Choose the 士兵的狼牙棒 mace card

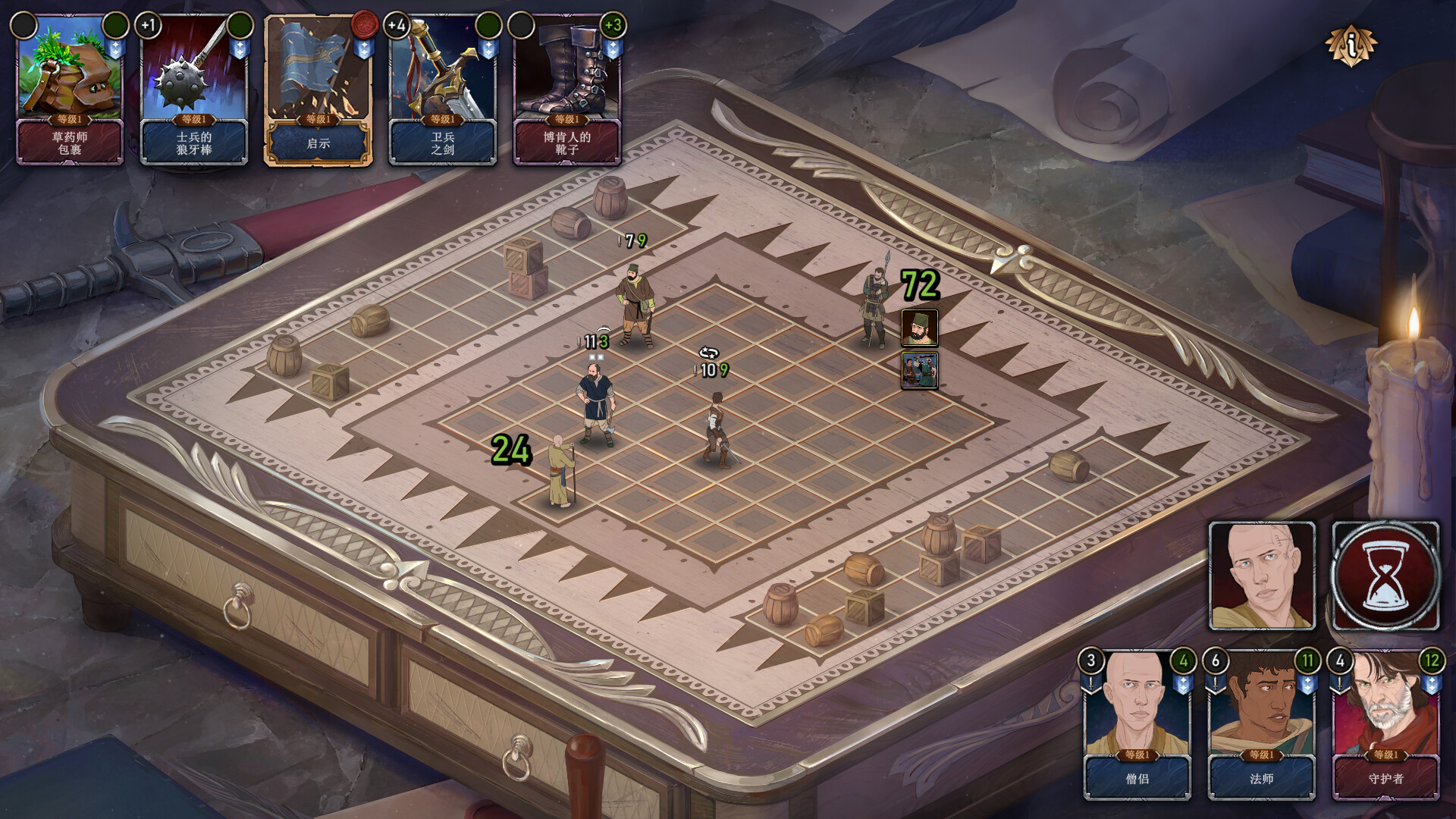pyautogui.click(x=194, y=89)
